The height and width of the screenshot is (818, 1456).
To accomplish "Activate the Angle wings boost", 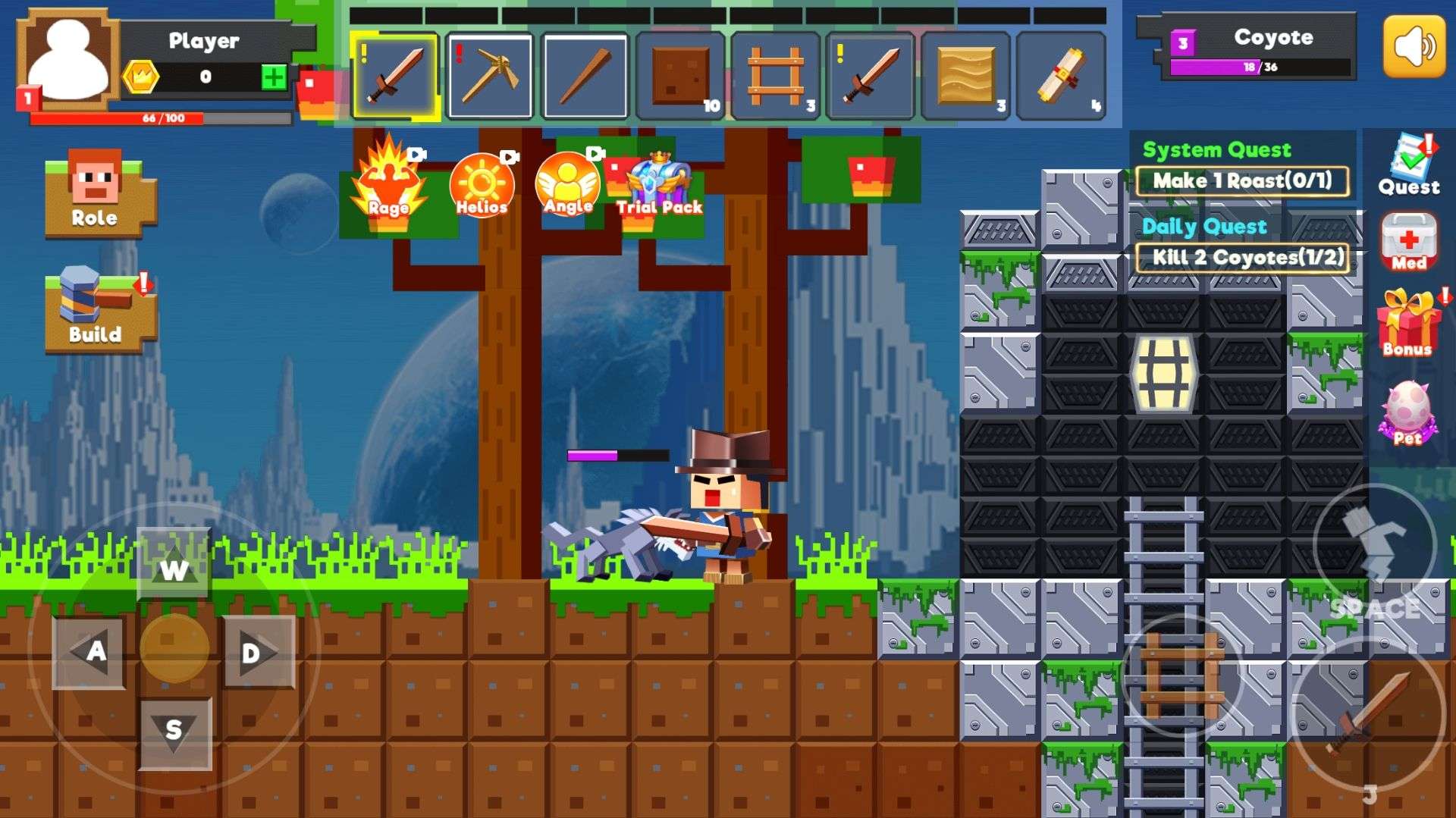I will pyautogui.click(x=567, y=184).
